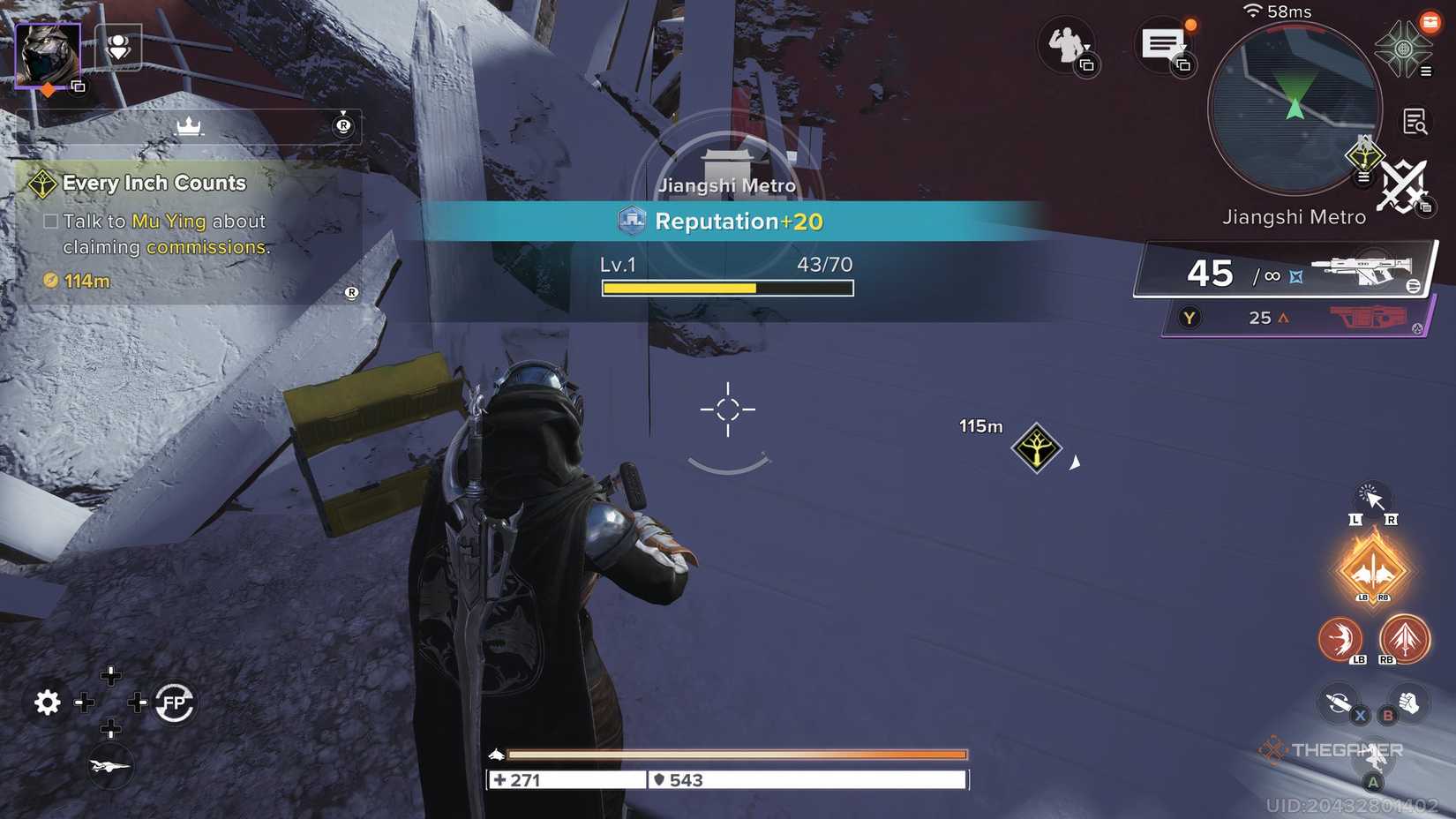The height and width of the screenshot is (819, 1456).
Task: Open the orange mail notification icon
Action: click(1433, 23)
